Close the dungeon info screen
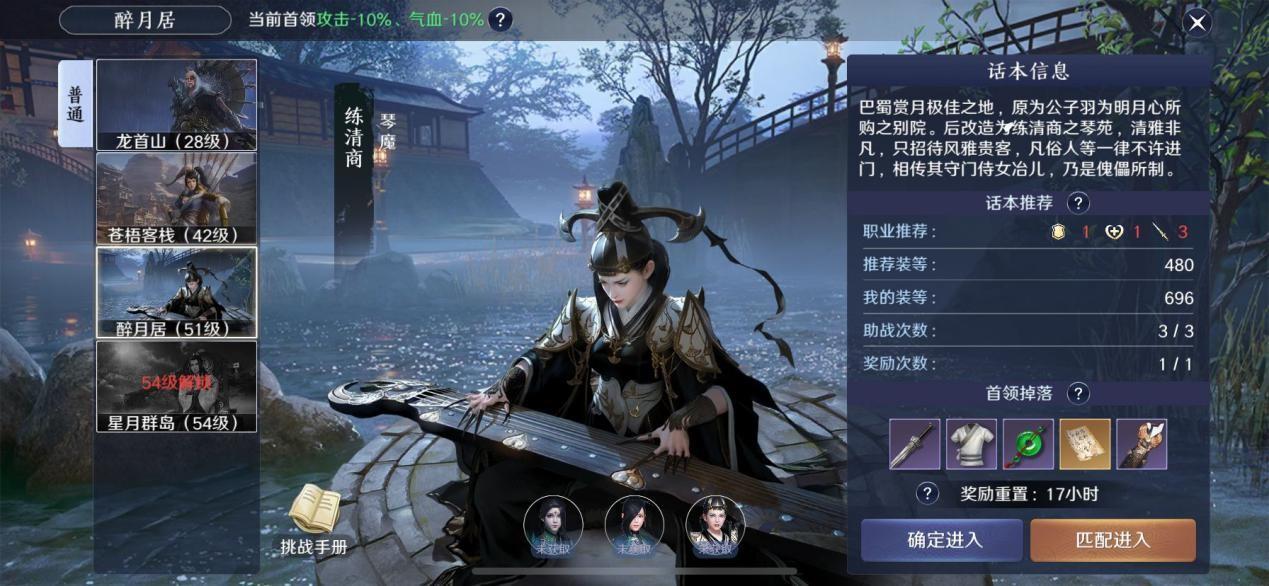 coord(1197,23)
